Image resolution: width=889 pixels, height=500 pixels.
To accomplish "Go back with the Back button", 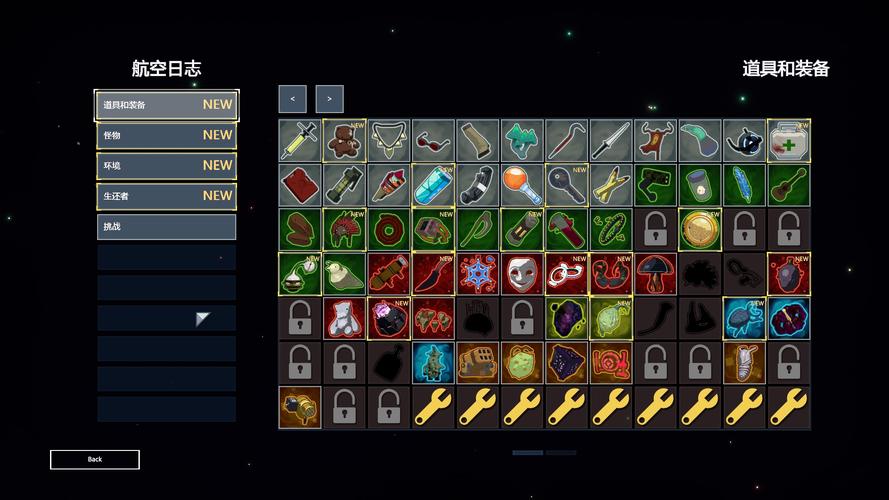I will click(x=95, y=460).
